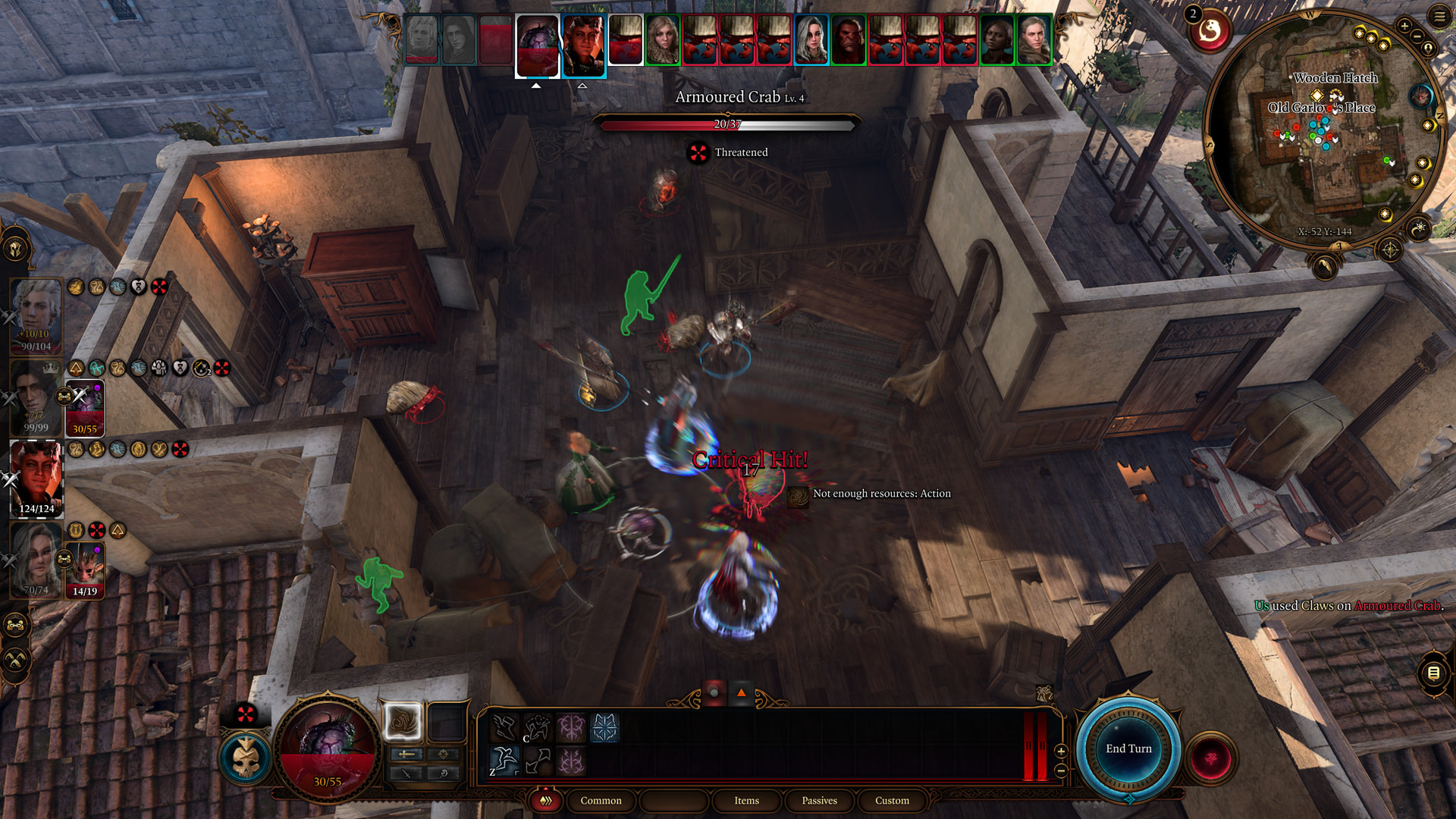Zoom out on the minimap

(x=1417, y=36)
